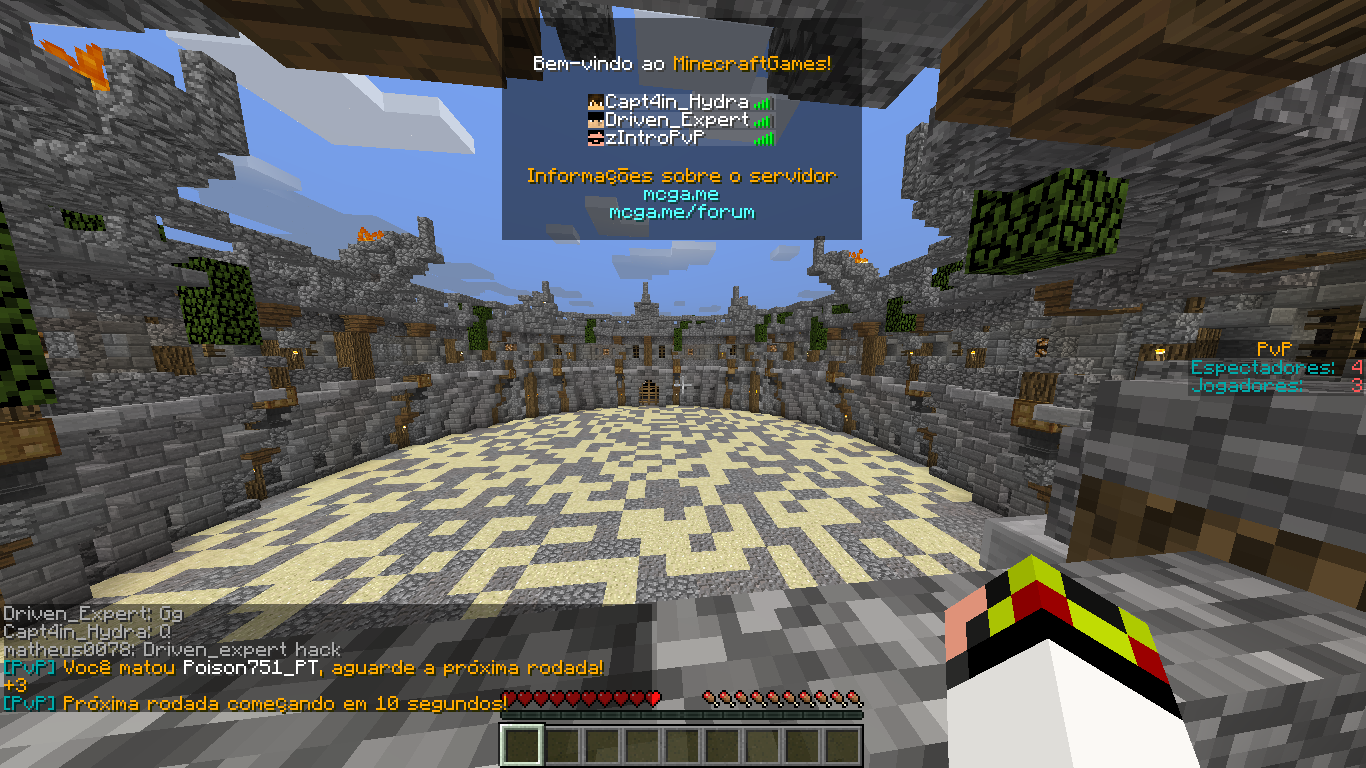
Task: Open the mcga.me/forum link
Action: [x=682, y=212]
